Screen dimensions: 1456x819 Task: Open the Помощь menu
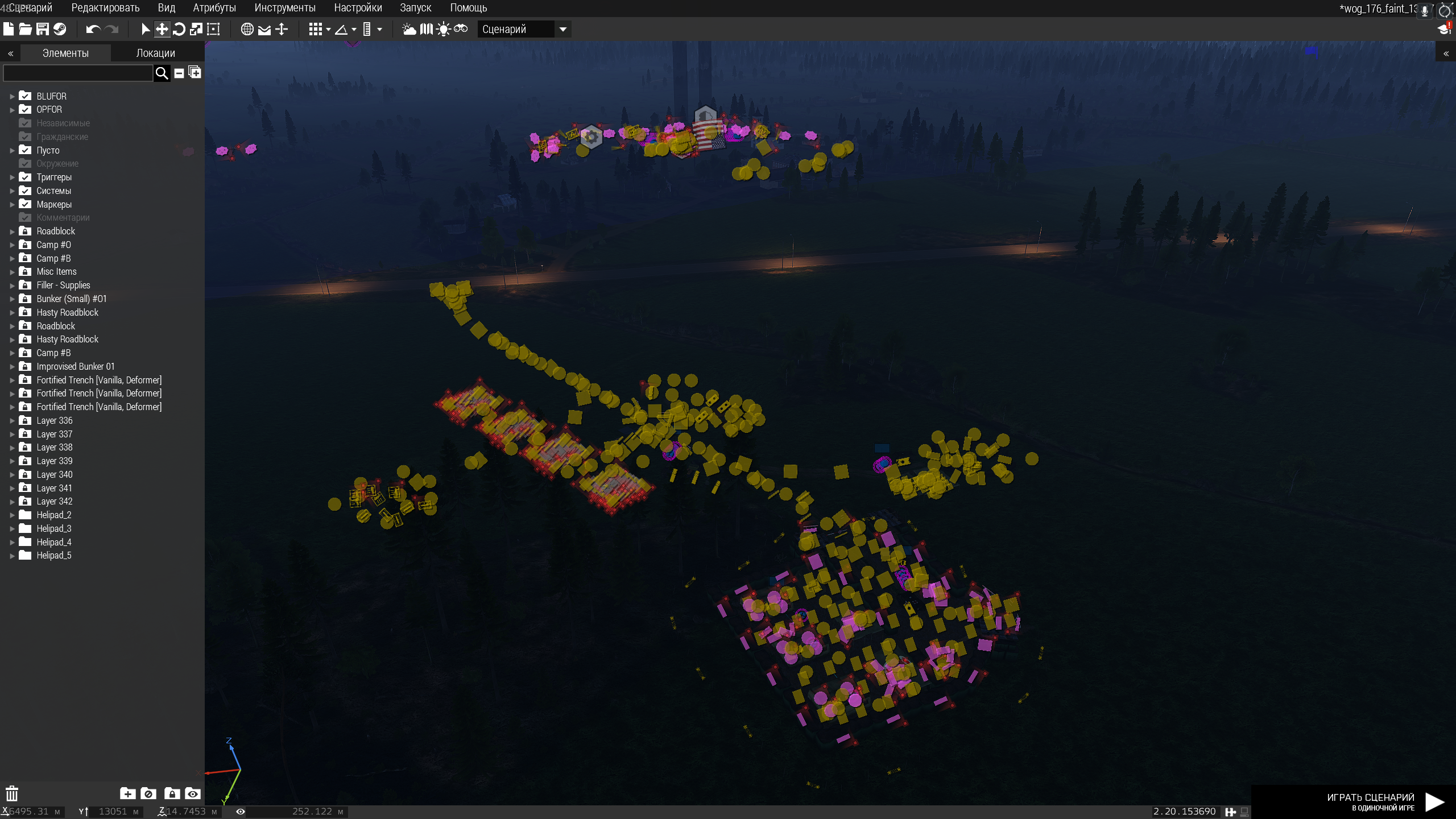(468, 8)
